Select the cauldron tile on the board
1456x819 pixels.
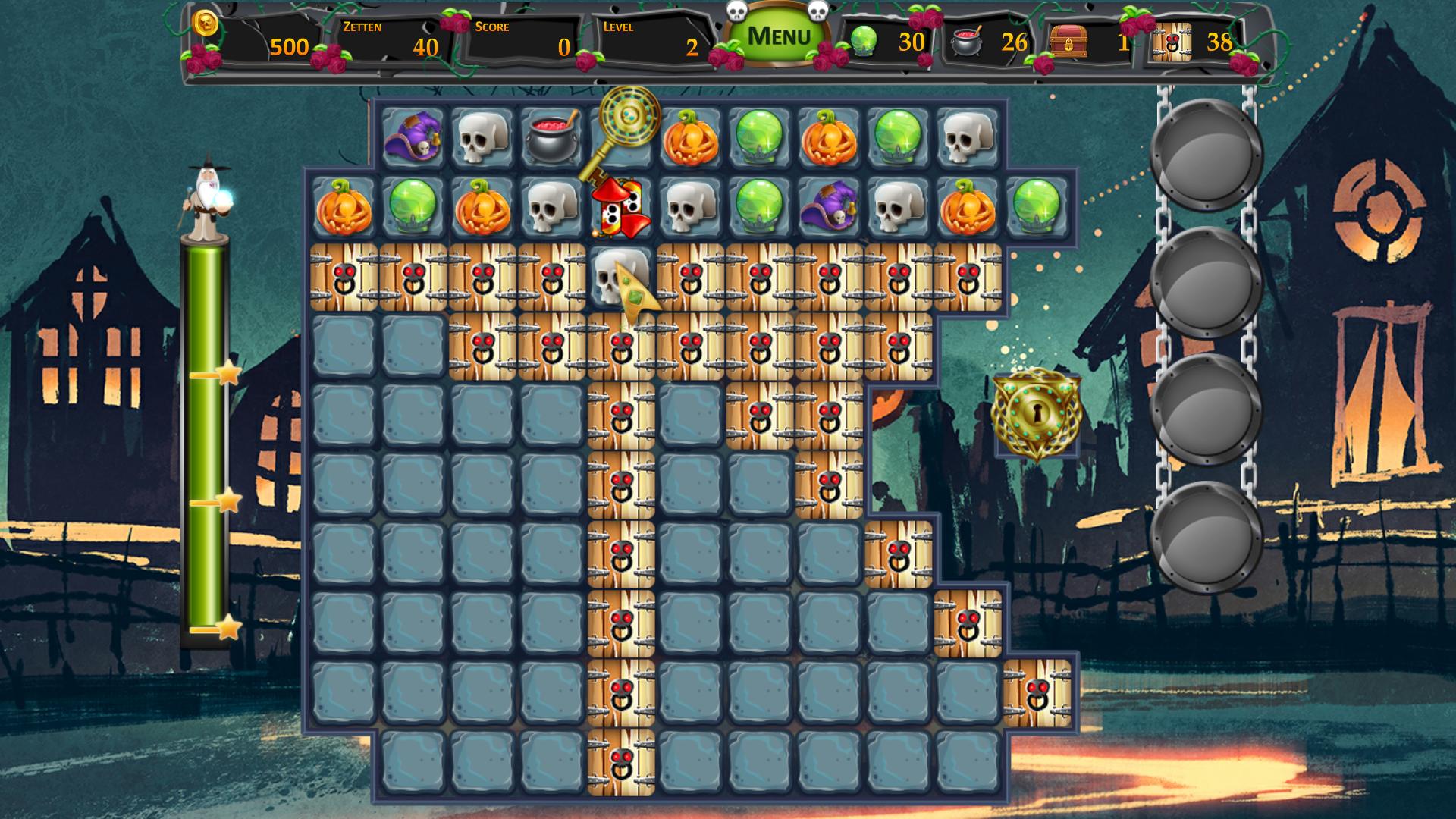(x=551, y=136)
